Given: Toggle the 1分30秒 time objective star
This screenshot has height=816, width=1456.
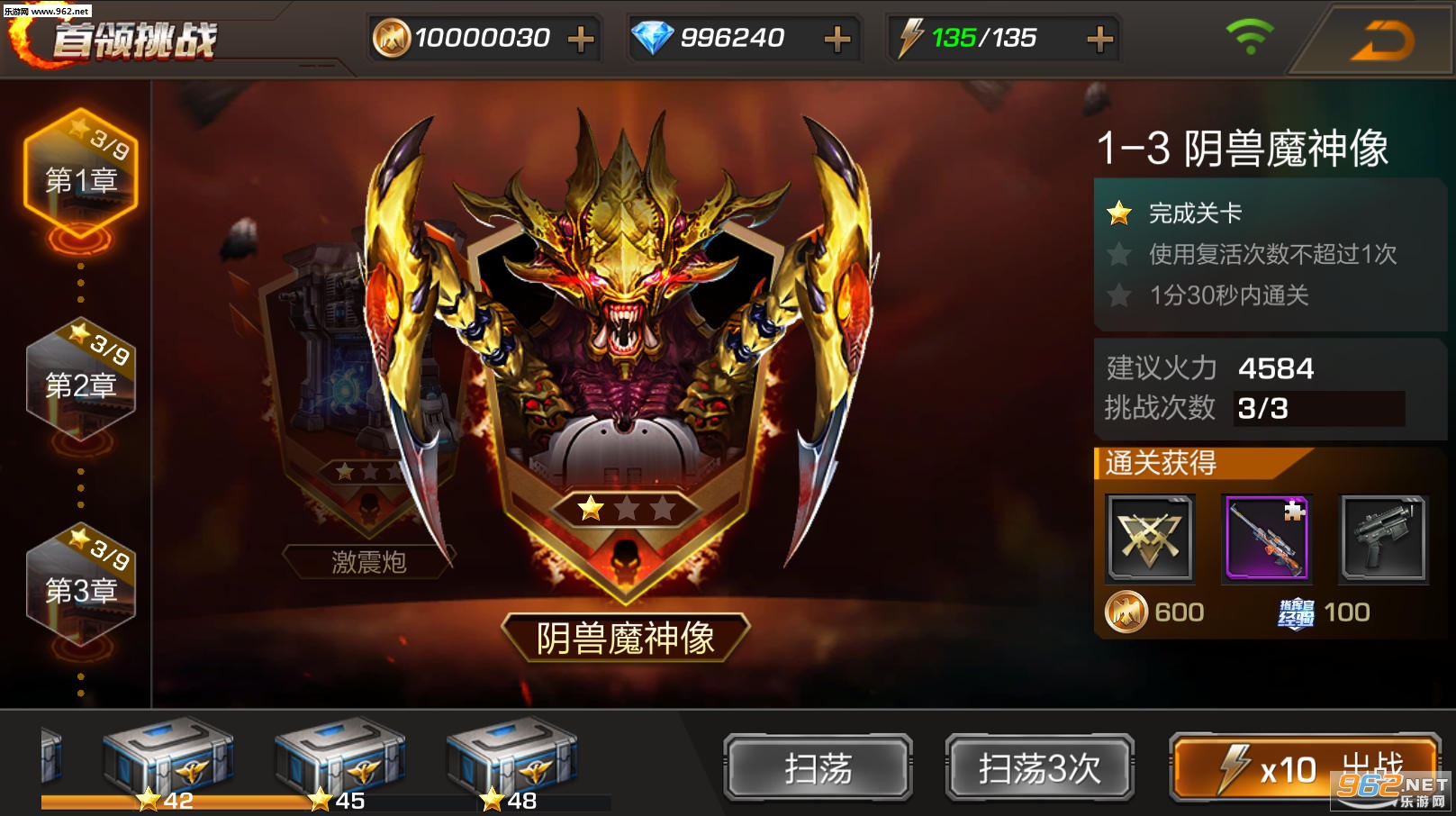Looking at the screenshot, I should [1119, 296].
